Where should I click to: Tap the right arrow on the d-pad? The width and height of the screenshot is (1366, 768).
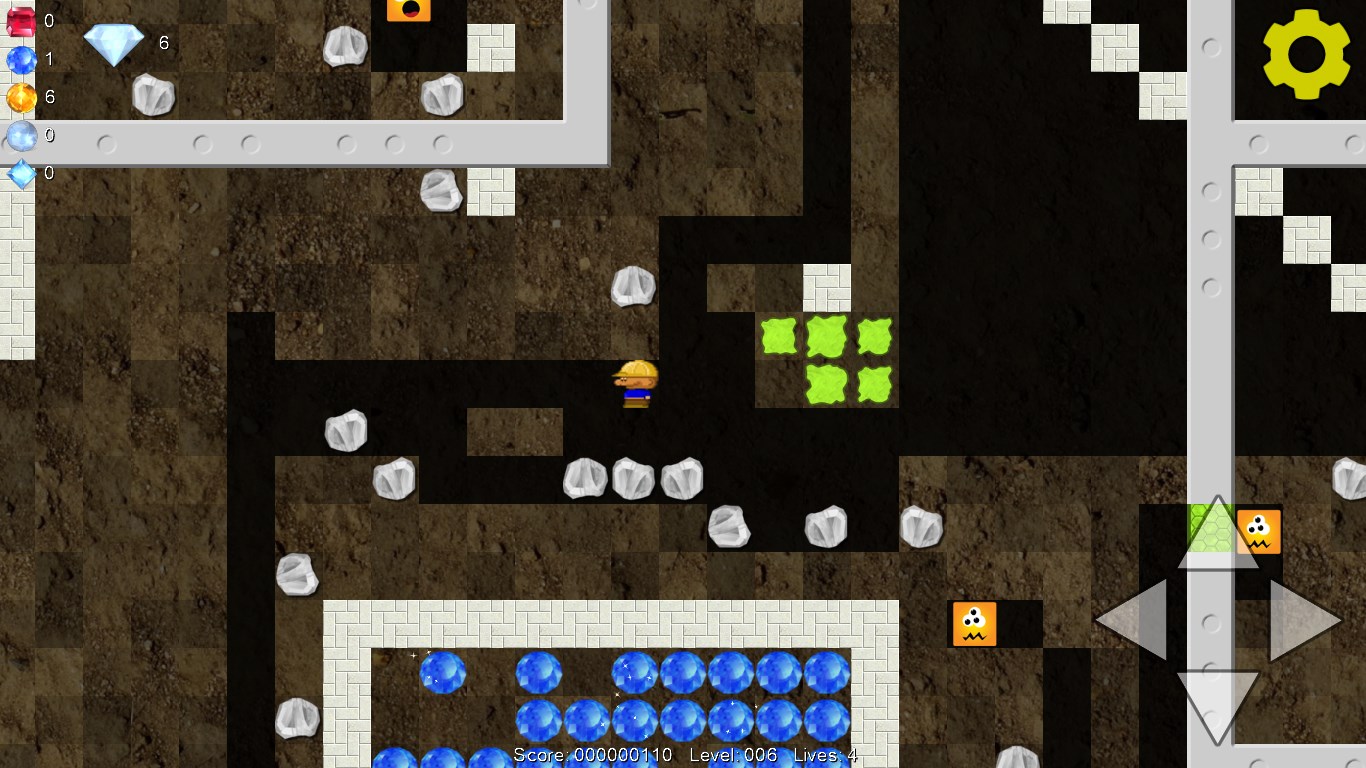1302,620
